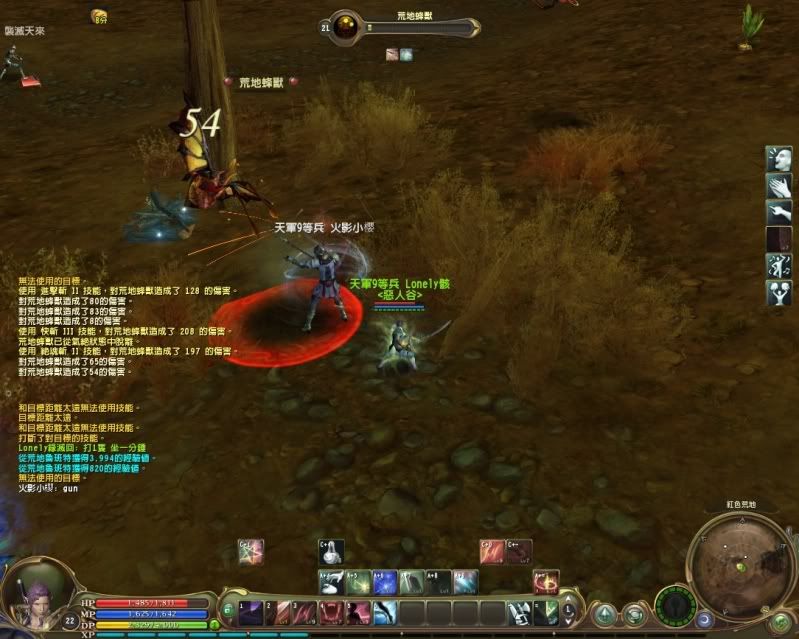Activate the white face emote icon
Screen dimensions: 799x639
(x=780, y=158)
